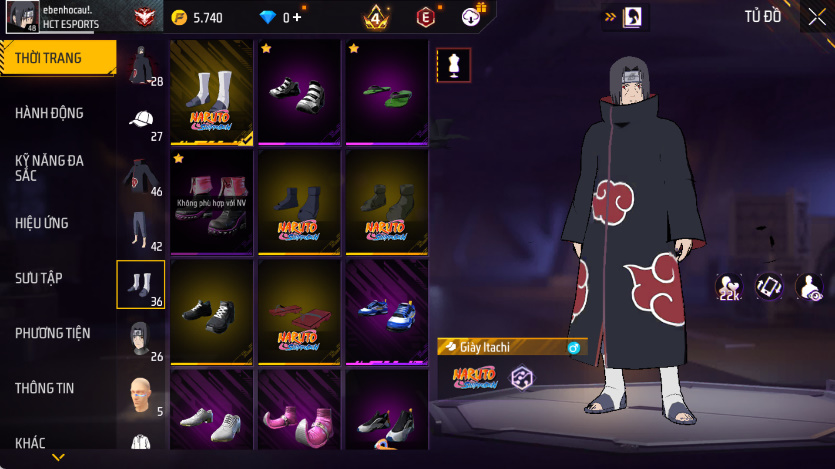
Task: Equip the green sandals item
Action: click(386, 92)
